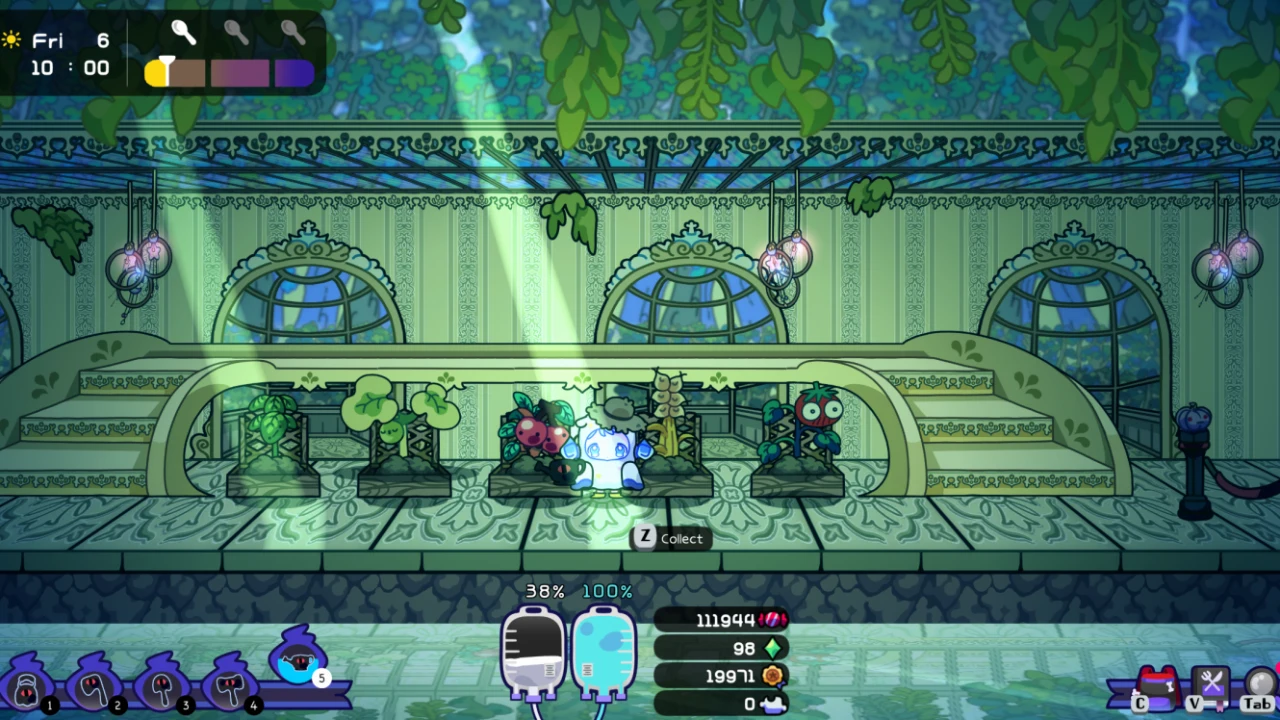Image resolution: width=1280 pixels, height=720 pixels.
Task: Select the watering can in slot 5
Action: (x=297, y=660)
